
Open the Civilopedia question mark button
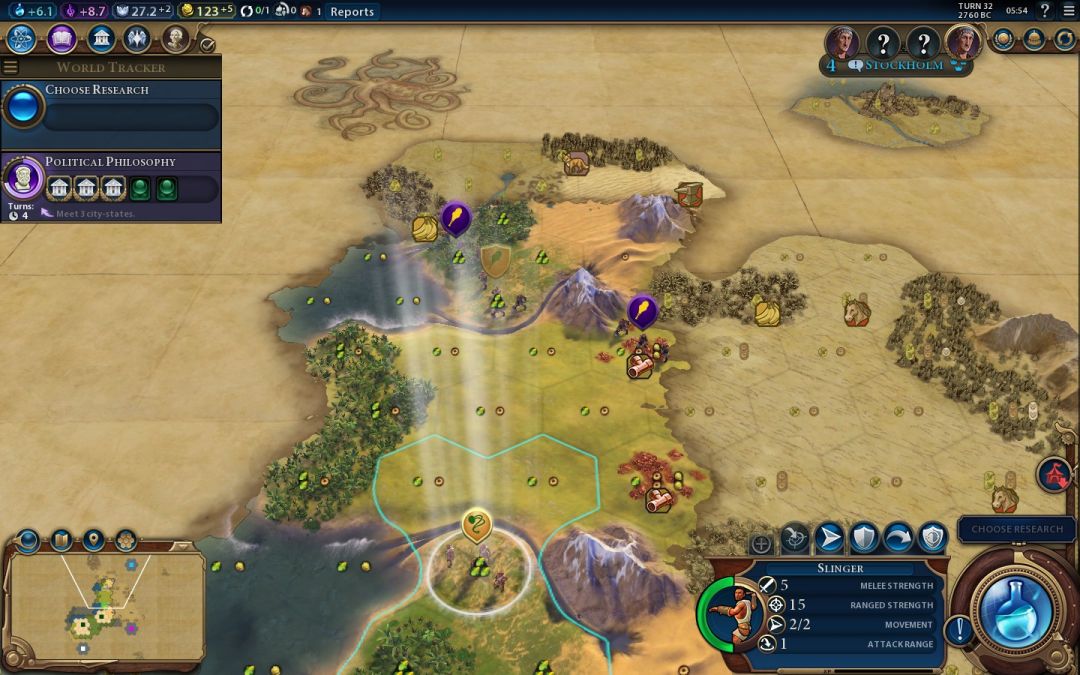click(x=1045, y=11)
